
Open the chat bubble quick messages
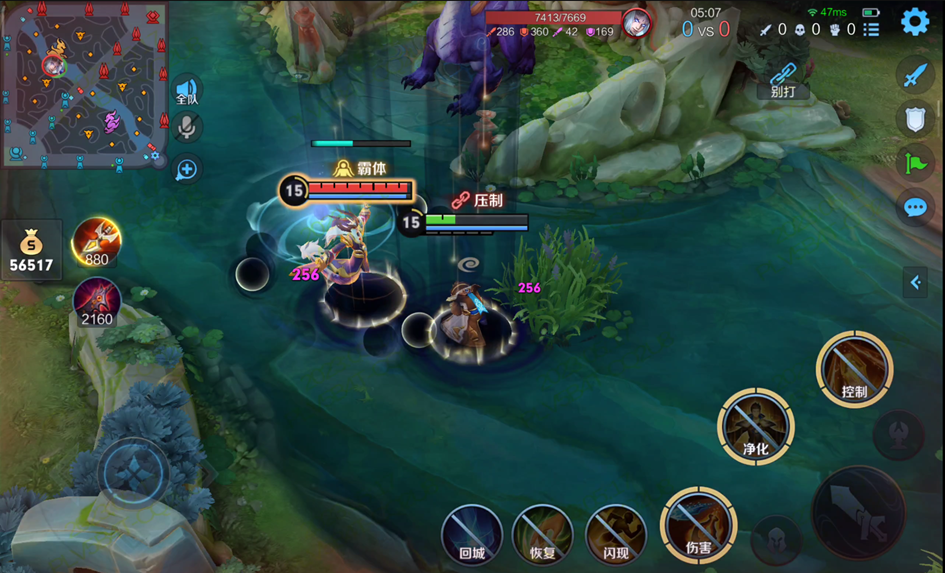[x=915, y=207]
